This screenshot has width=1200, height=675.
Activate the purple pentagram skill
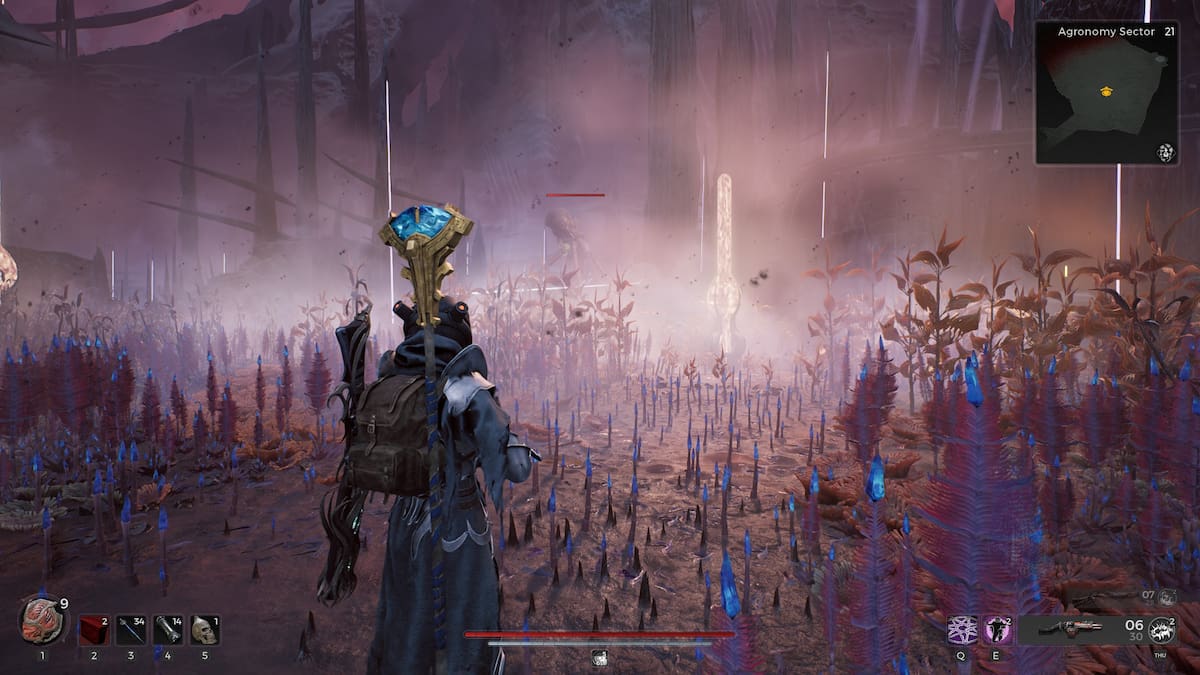962,630
